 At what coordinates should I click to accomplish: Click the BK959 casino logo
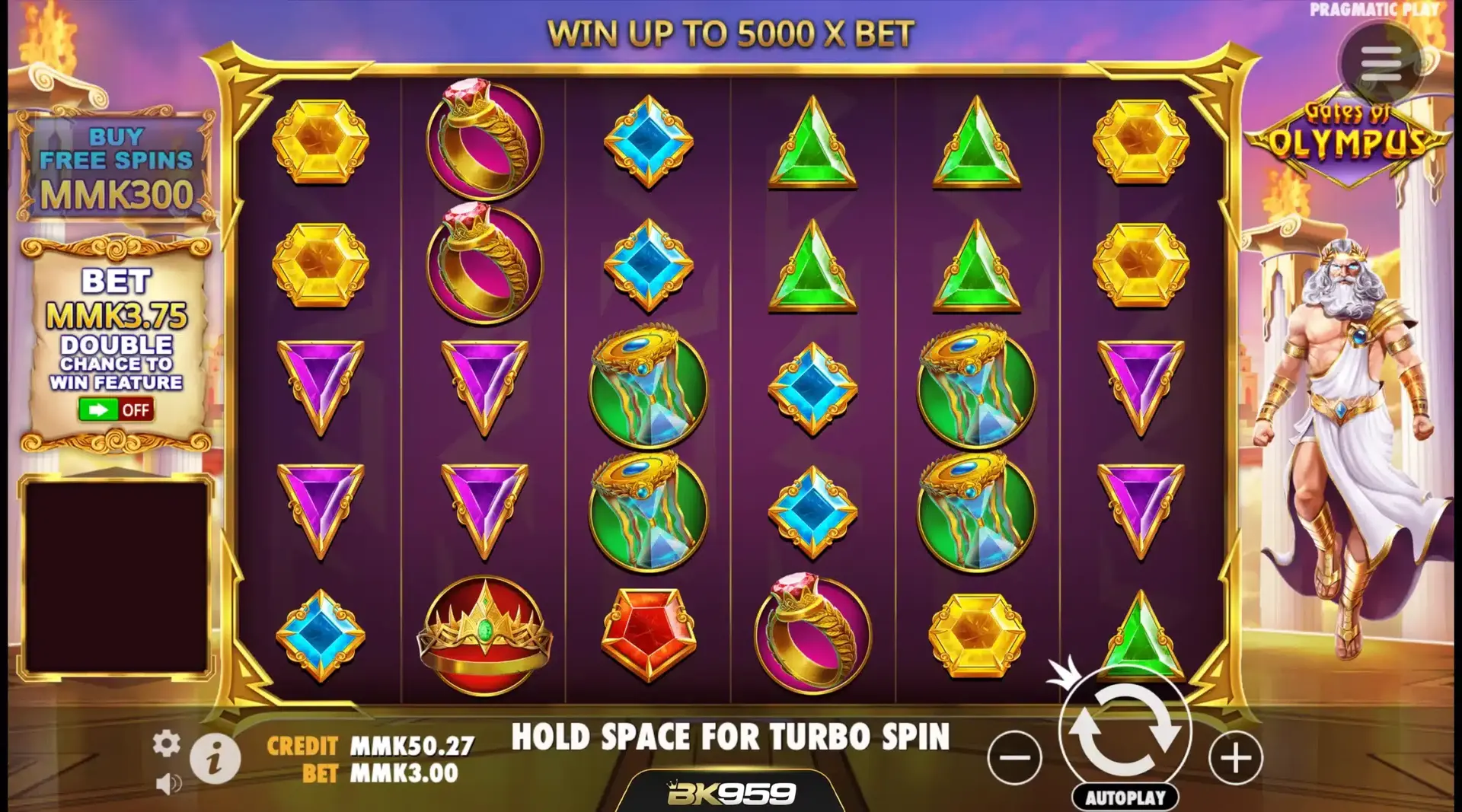coord(731,791)
